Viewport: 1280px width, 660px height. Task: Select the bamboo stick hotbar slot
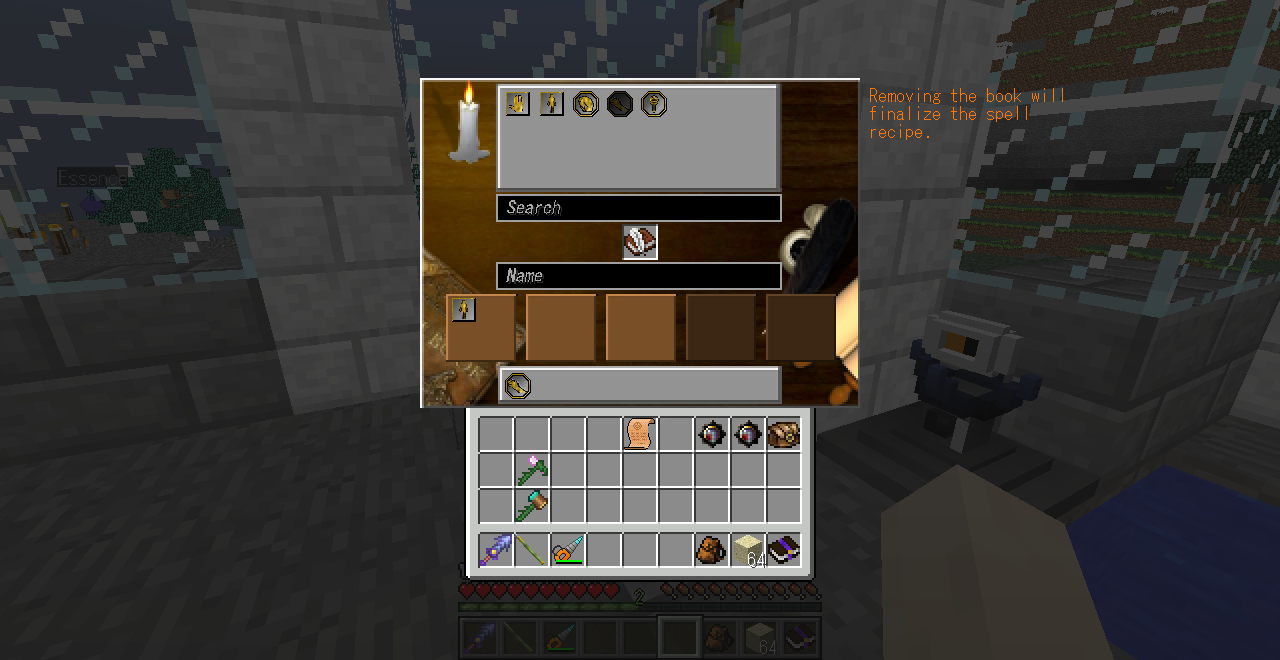click(x=532, y=550)
